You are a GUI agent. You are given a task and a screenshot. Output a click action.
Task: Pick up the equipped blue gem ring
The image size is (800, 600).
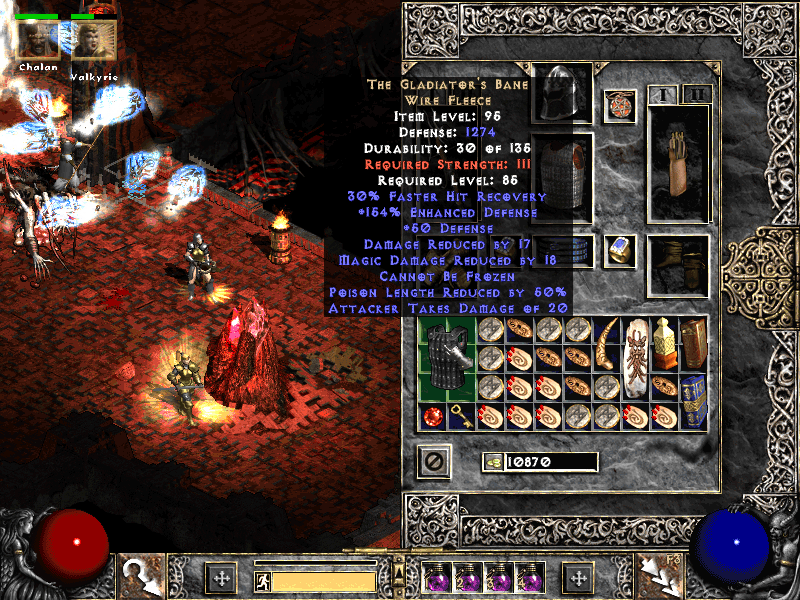coord(620,250)
